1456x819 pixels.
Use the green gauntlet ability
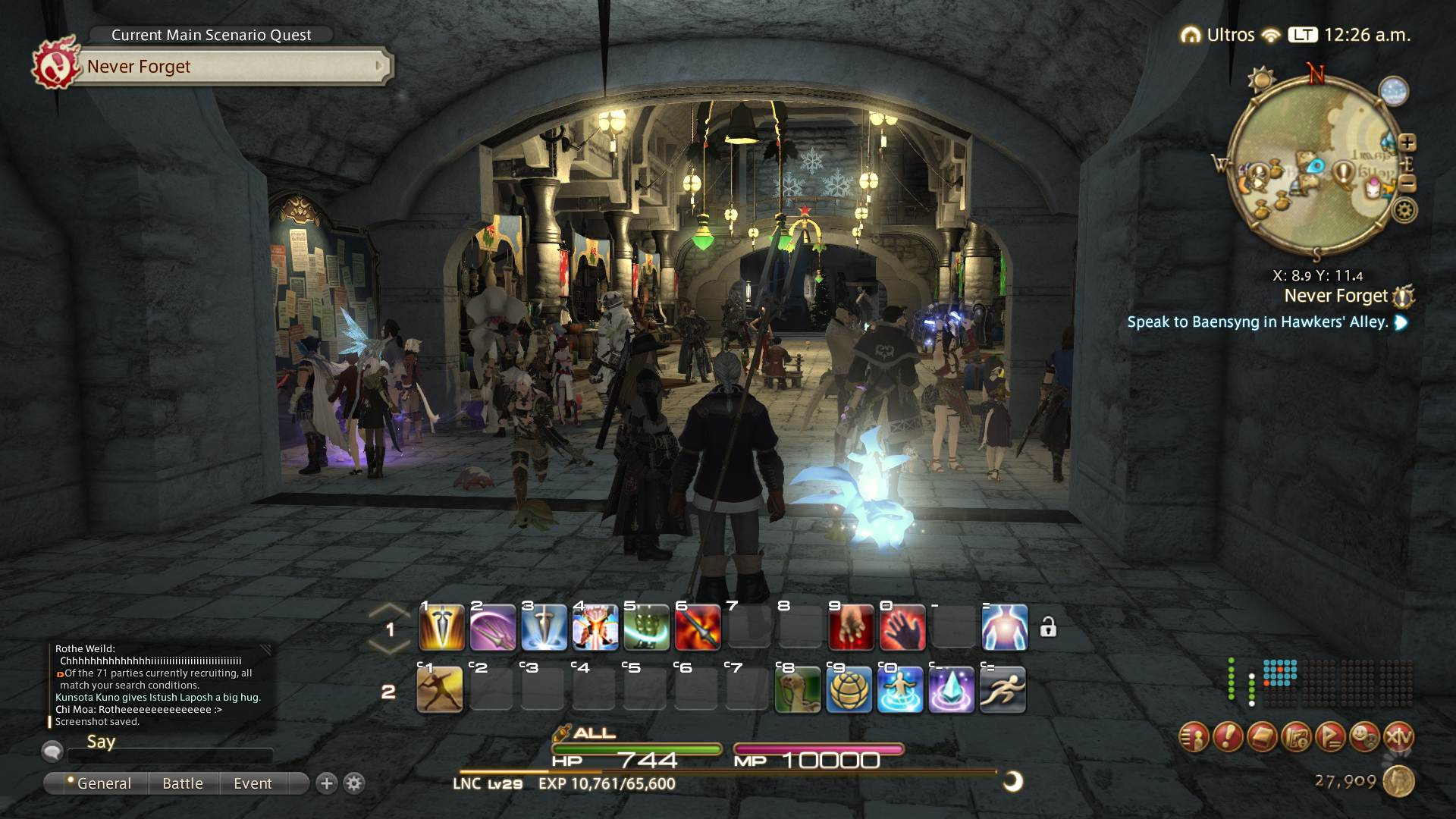(646, 628)
